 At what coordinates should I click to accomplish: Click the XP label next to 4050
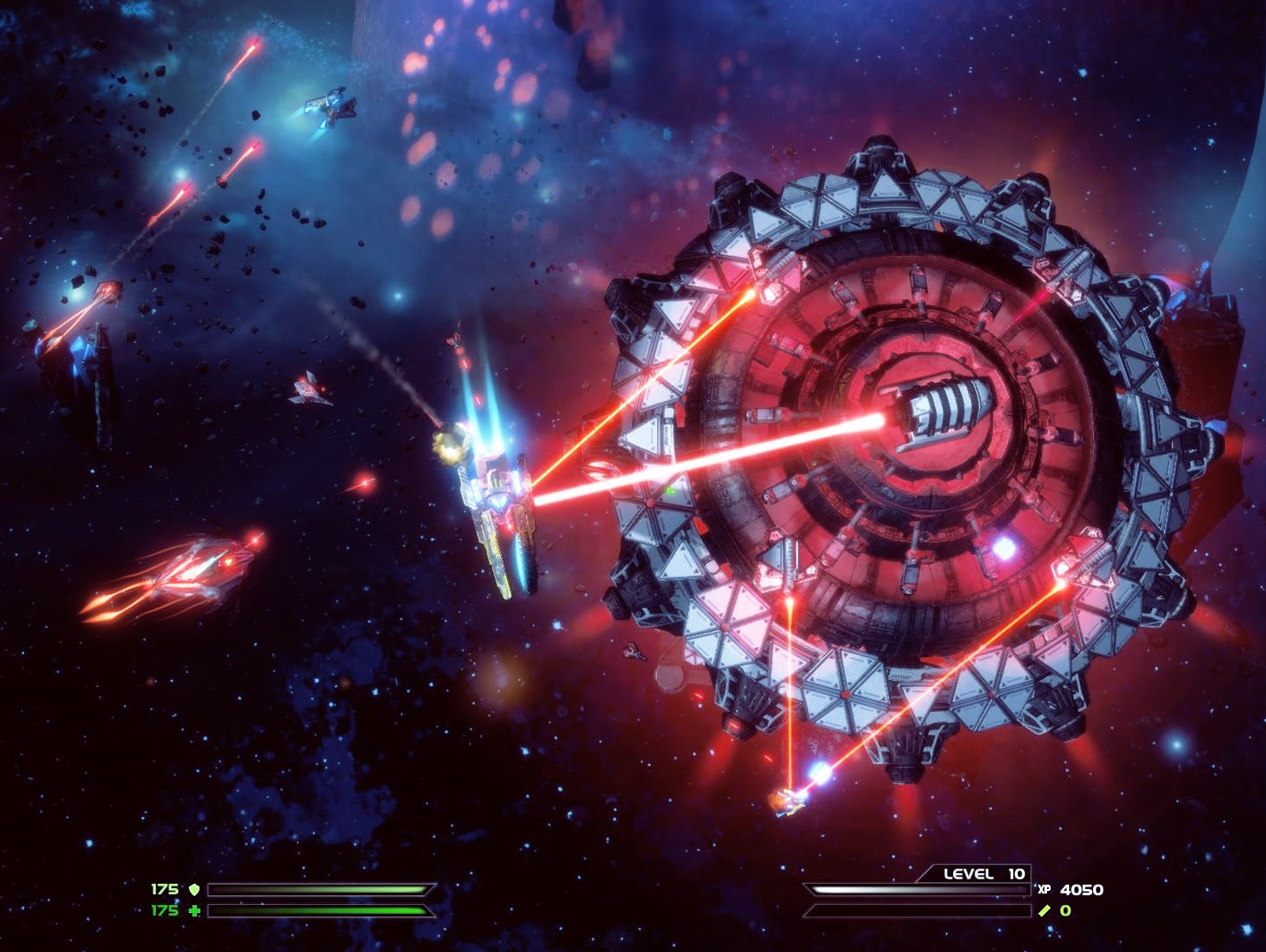tap(1044, 890)
